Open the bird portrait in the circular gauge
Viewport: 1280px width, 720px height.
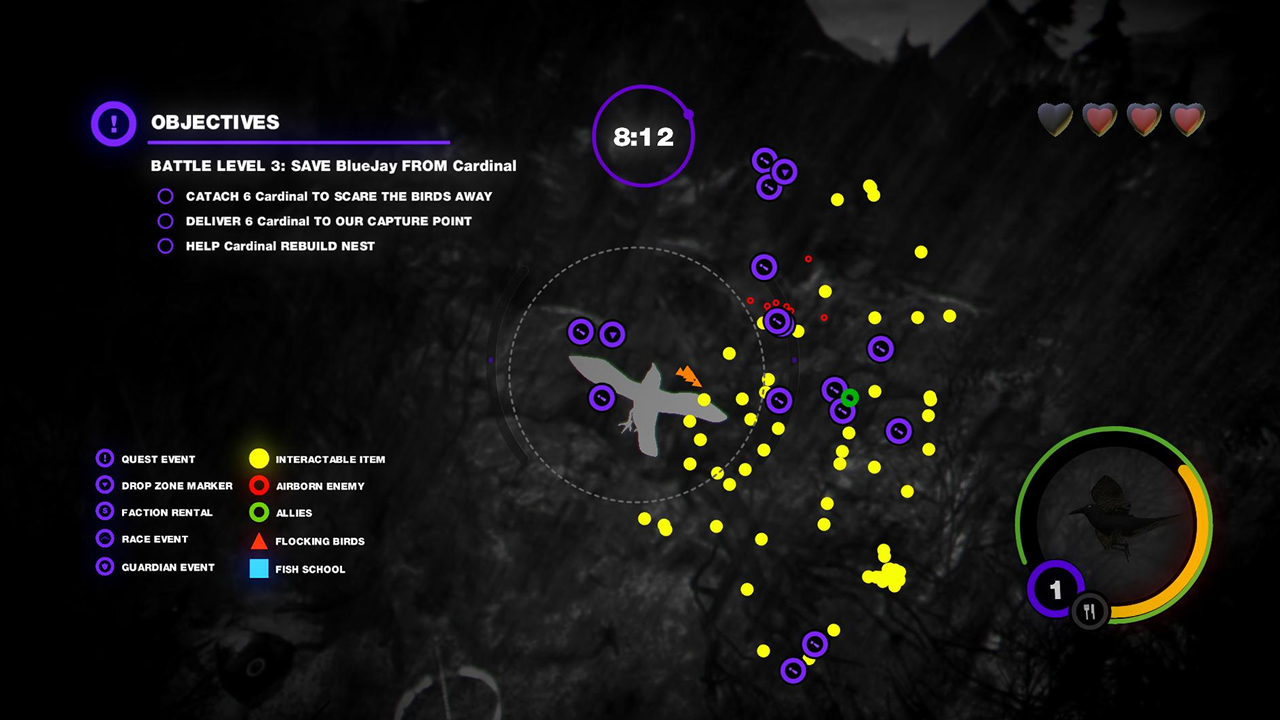pyautogui.click(x=1117, y=516)
